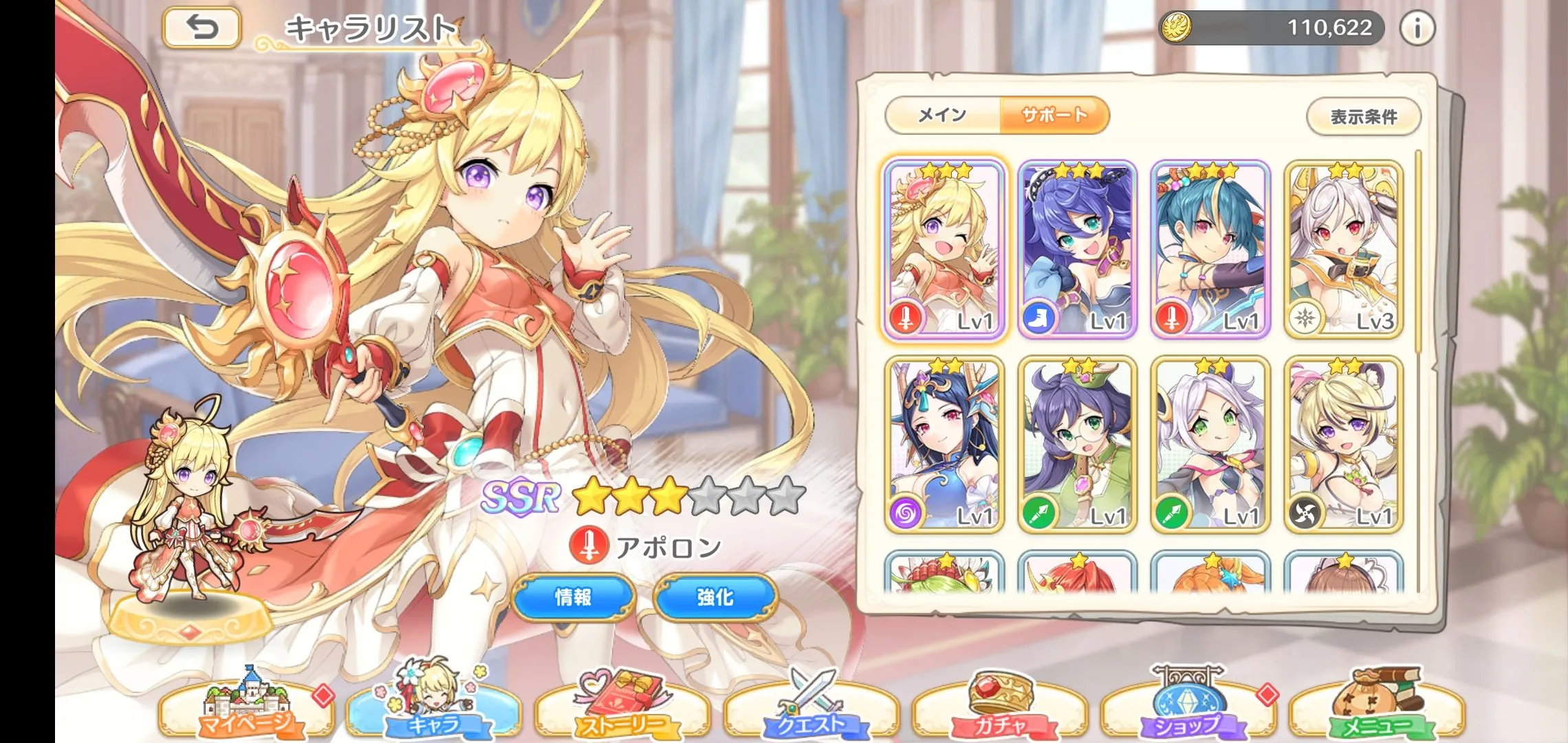1568x743 pixels.
Task: Open the ストーリー story menu
Action: (622, 709)
